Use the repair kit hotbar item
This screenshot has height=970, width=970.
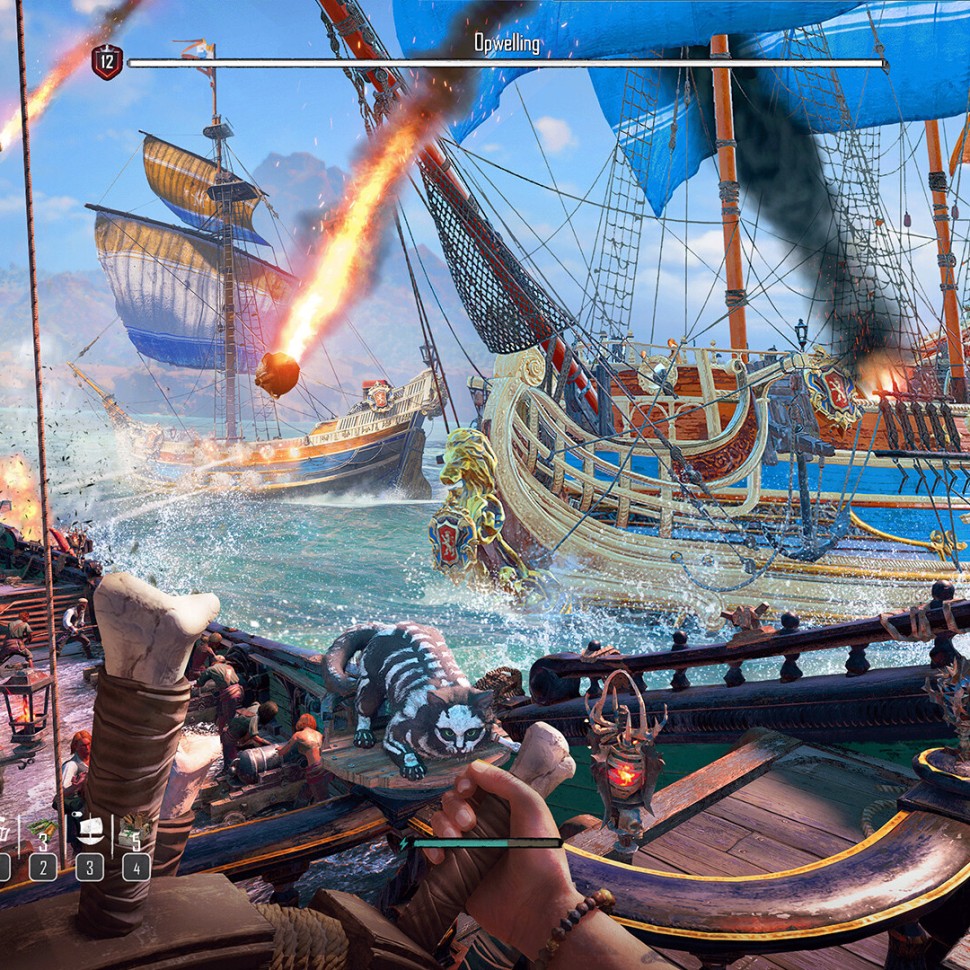pyautogui.click(x=135, y=832)
